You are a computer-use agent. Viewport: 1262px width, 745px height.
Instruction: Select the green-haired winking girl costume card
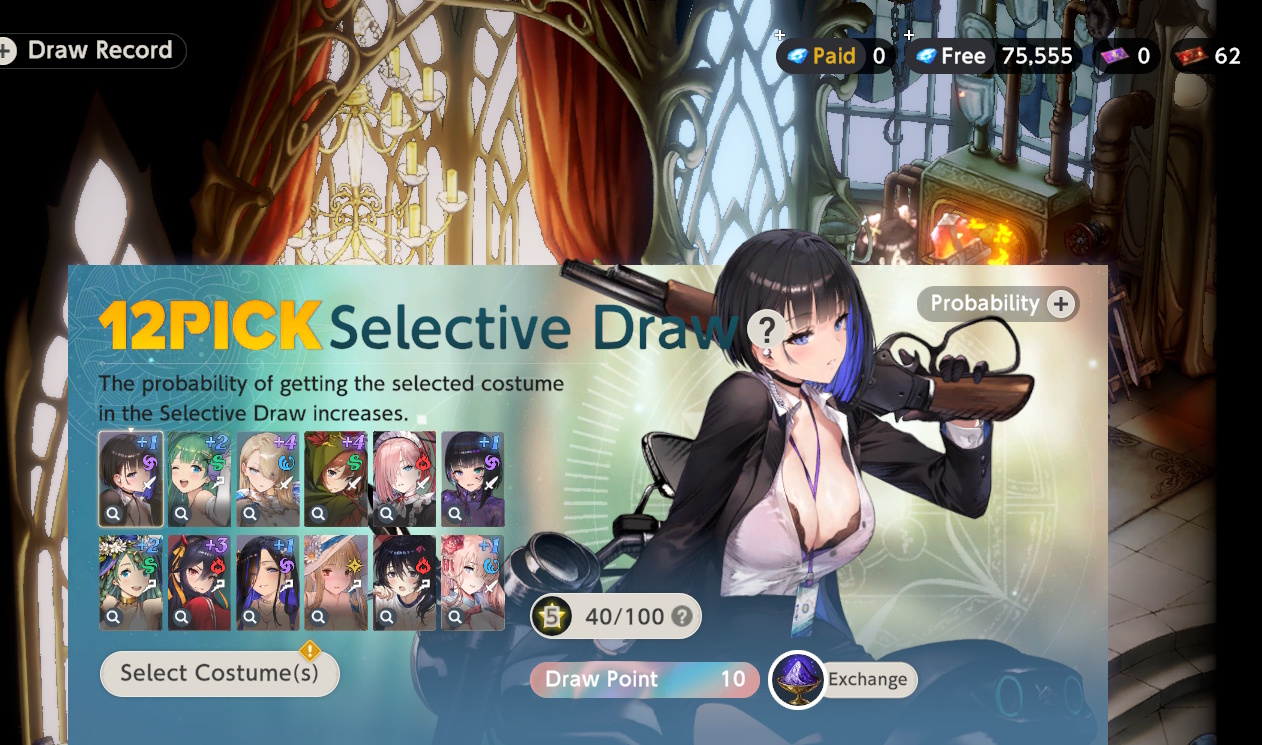point(199,478)
